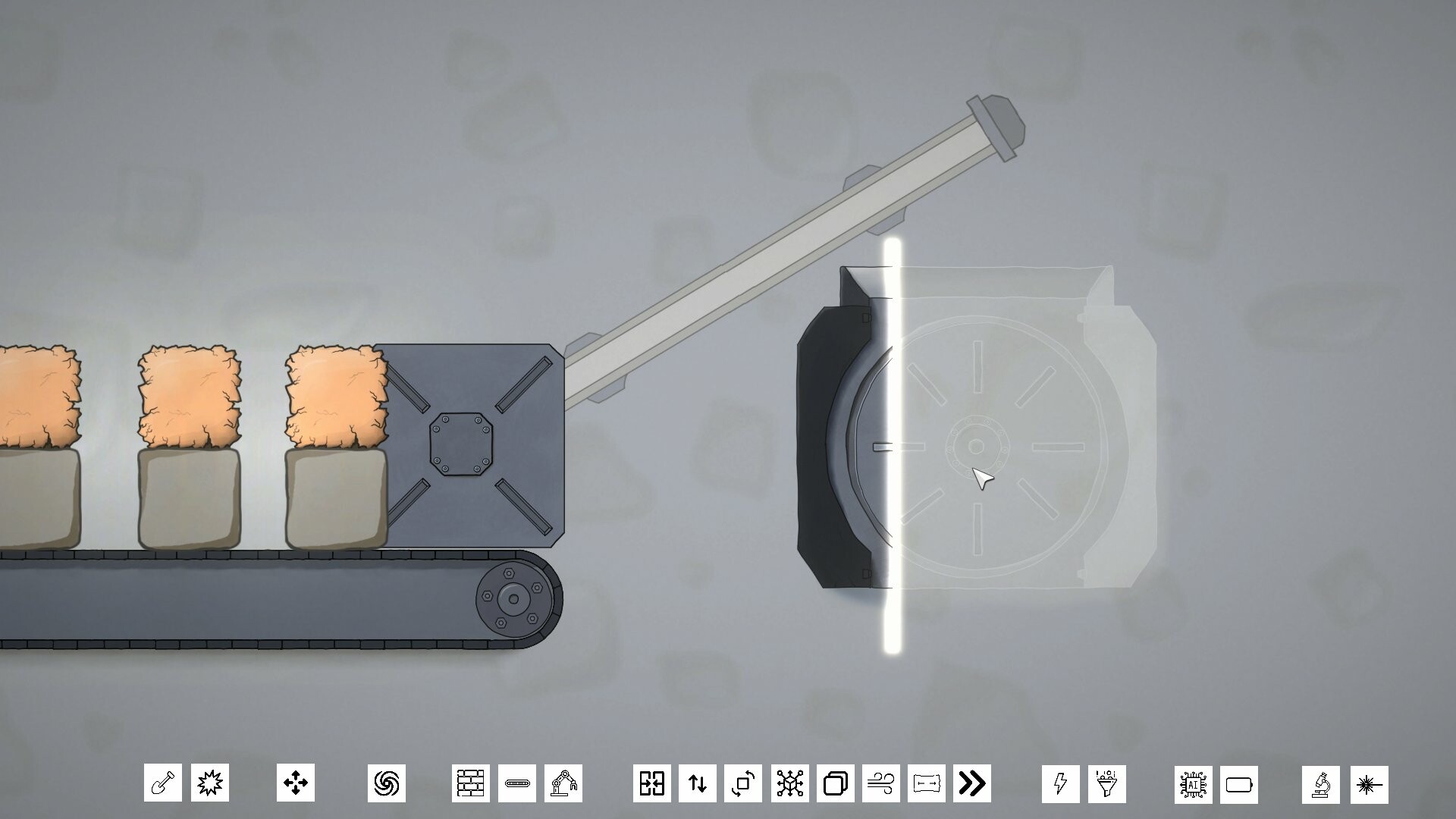Select the vertical flip arrows icon

click(x=698, y=783)
